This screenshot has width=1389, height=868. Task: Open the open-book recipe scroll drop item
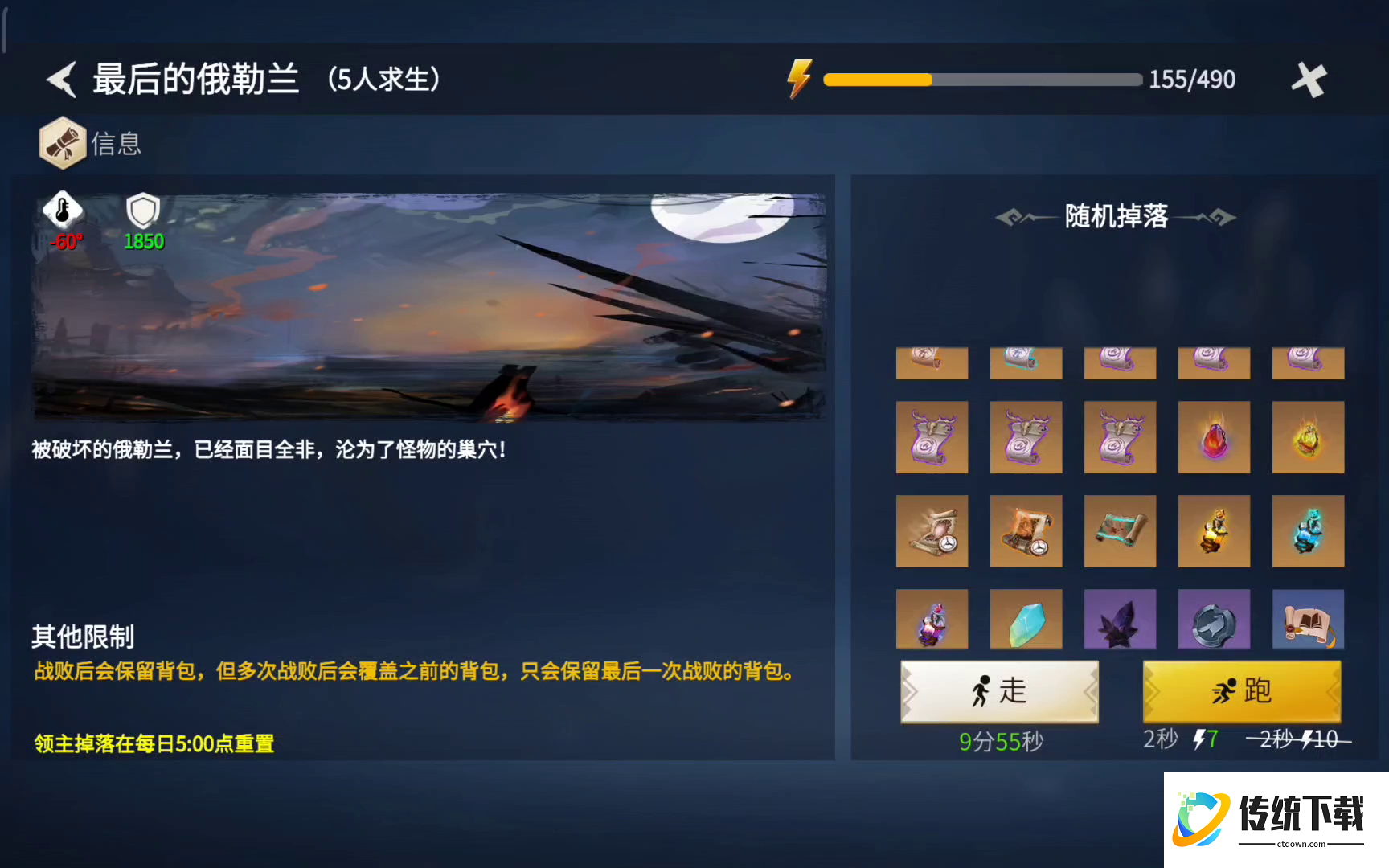1308,619
